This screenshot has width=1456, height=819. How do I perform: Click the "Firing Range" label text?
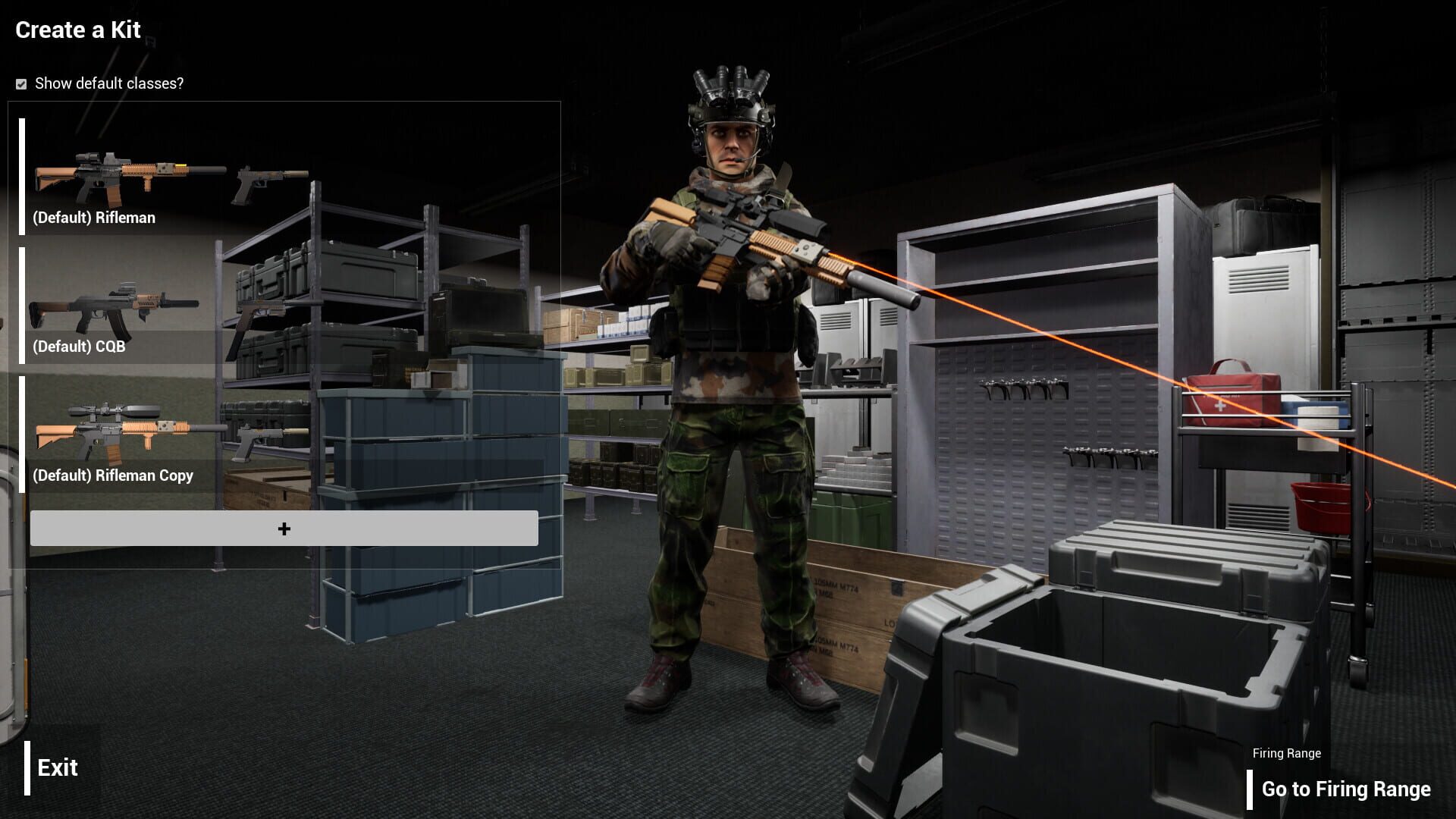click(1286, 753)
